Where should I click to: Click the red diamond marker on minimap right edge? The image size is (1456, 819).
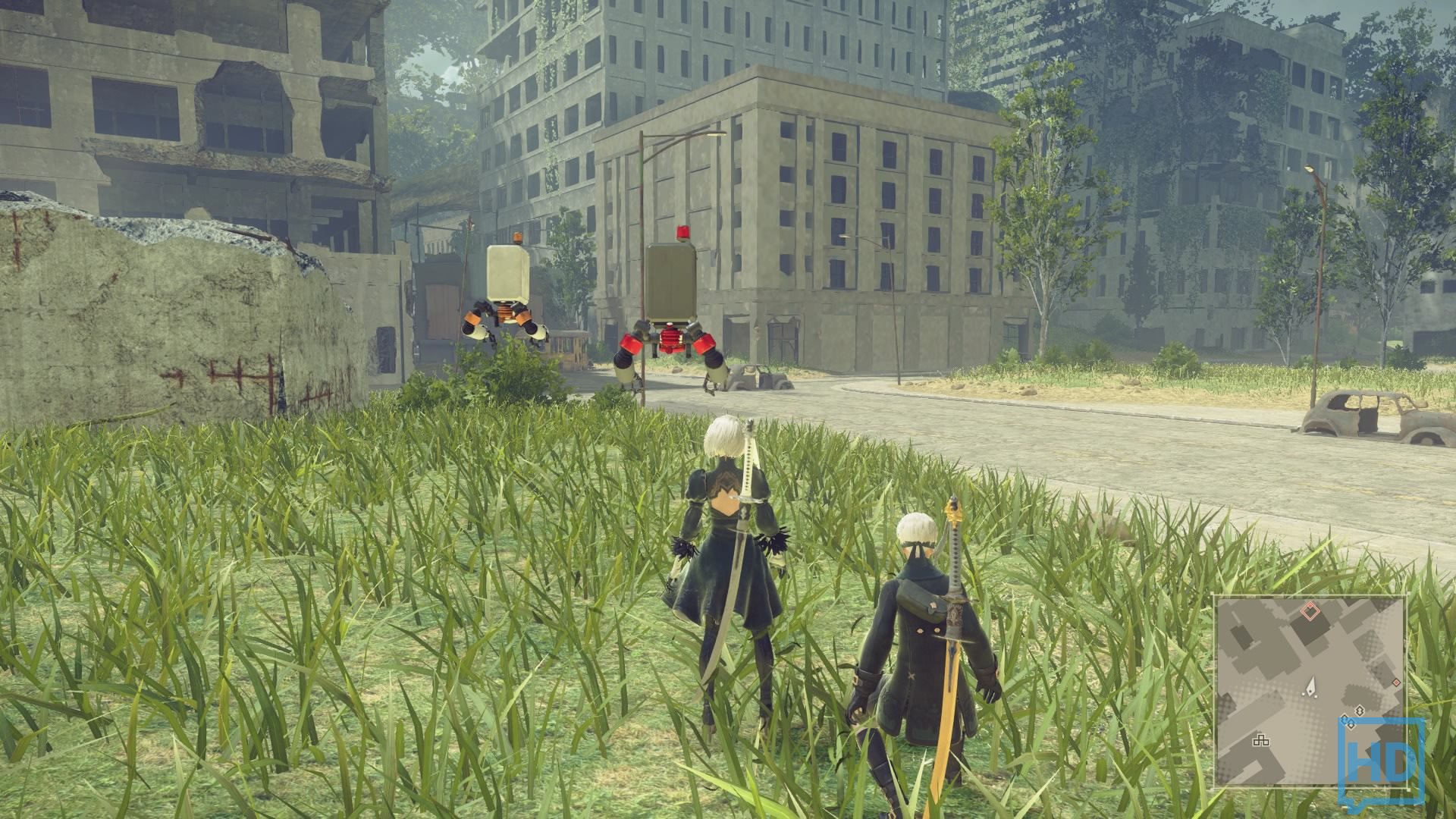1397,682
